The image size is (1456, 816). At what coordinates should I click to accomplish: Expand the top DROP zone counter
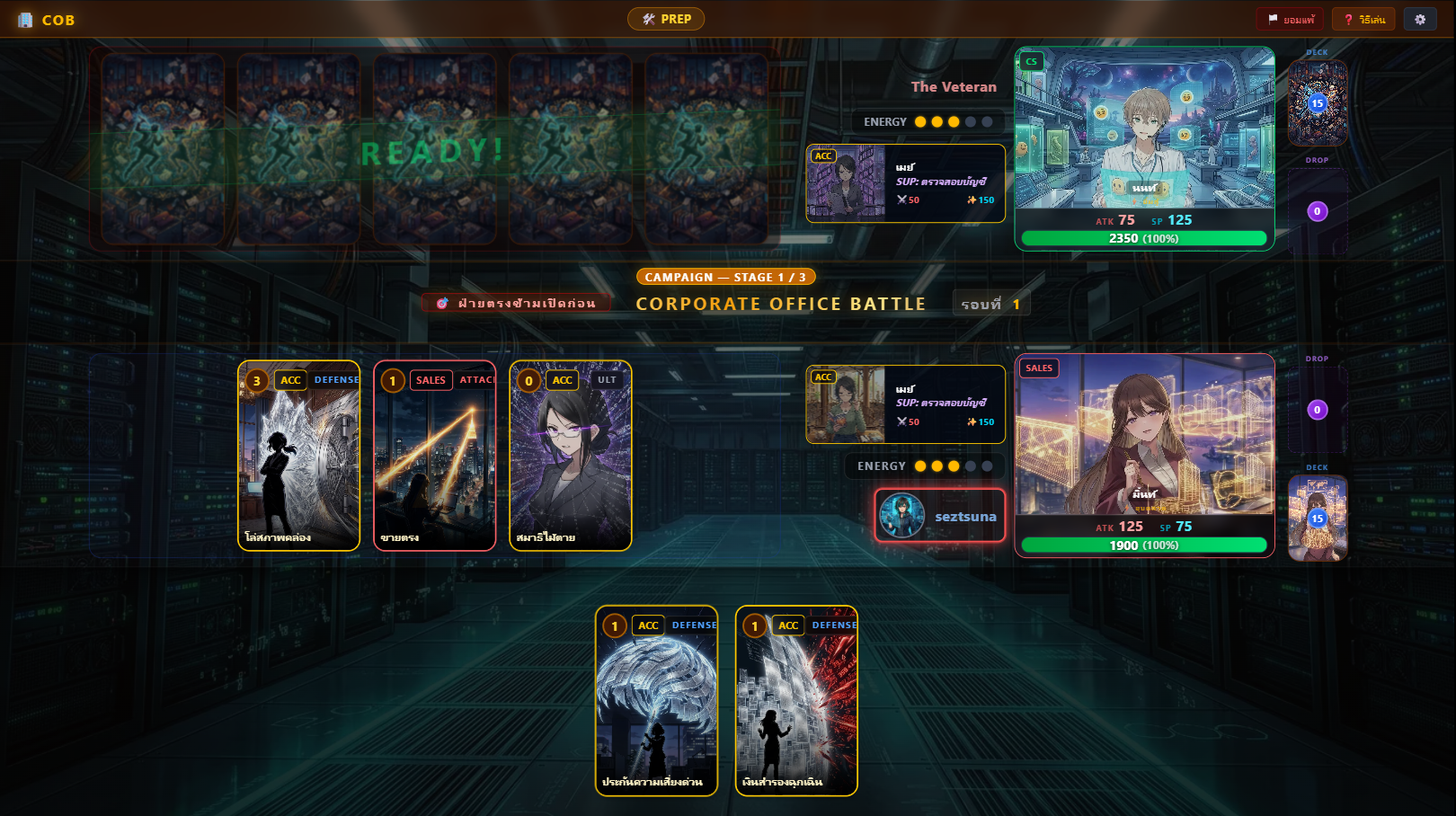[1318, 210]
